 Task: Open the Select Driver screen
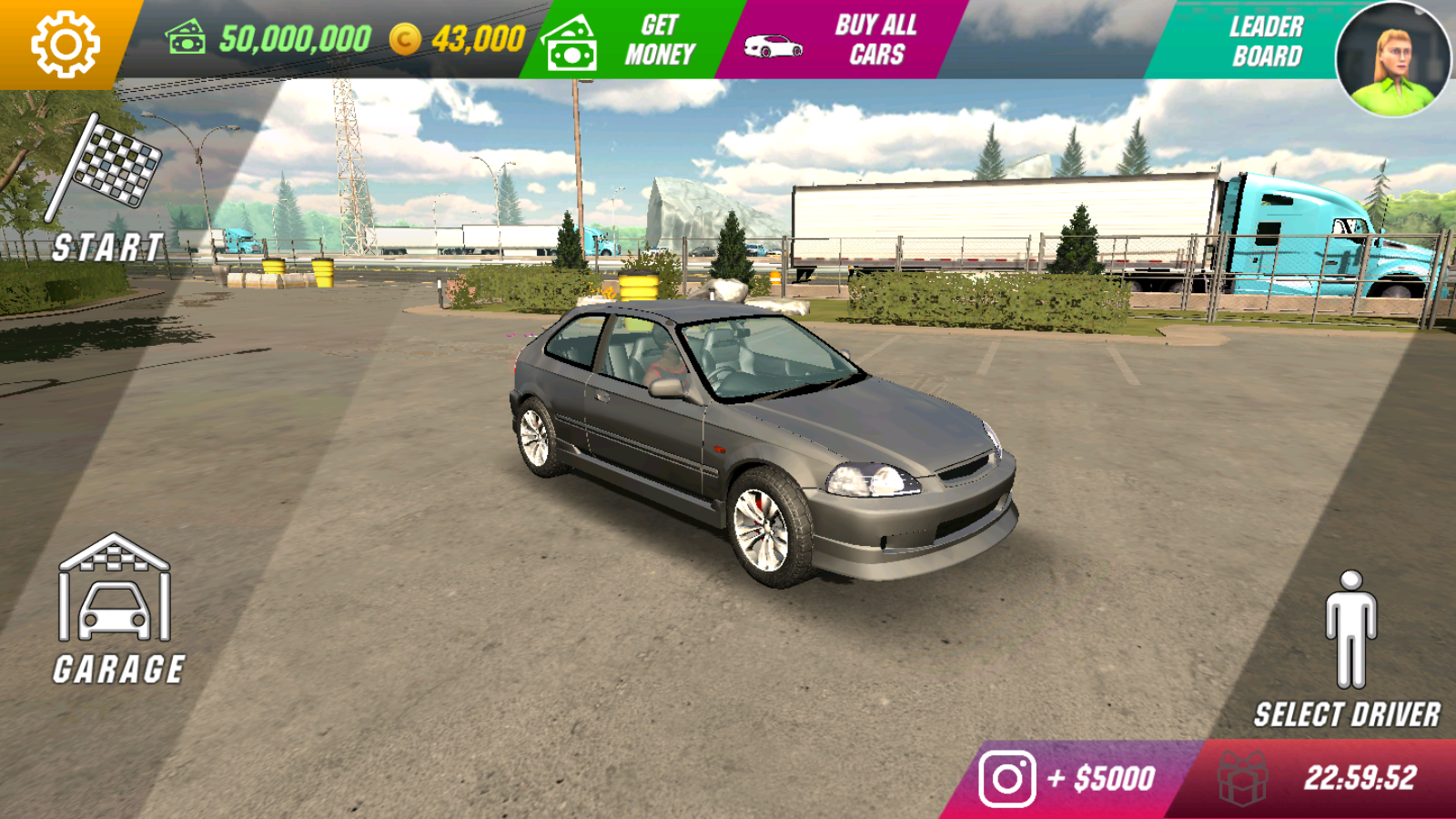pos(1349,651)
